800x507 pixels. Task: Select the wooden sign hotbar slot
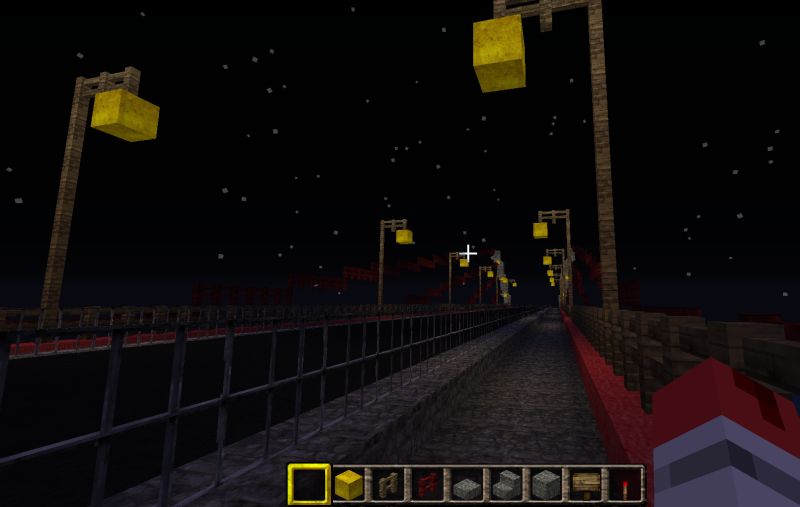point(585,485)
